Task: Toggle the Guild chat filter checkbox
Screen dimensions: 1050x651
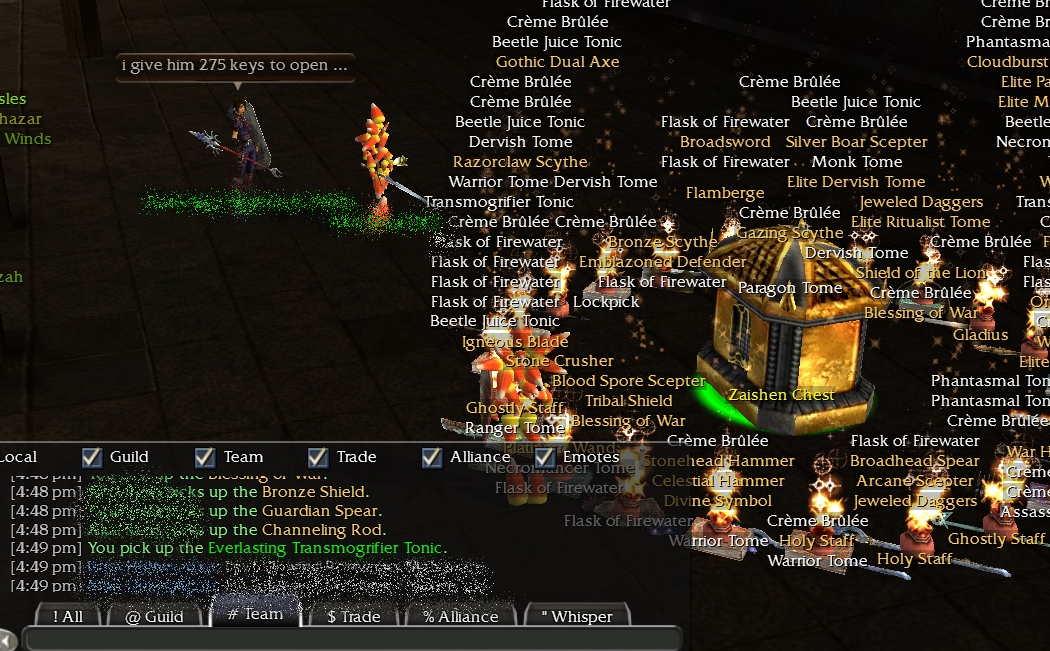Action: coord(92,457)
